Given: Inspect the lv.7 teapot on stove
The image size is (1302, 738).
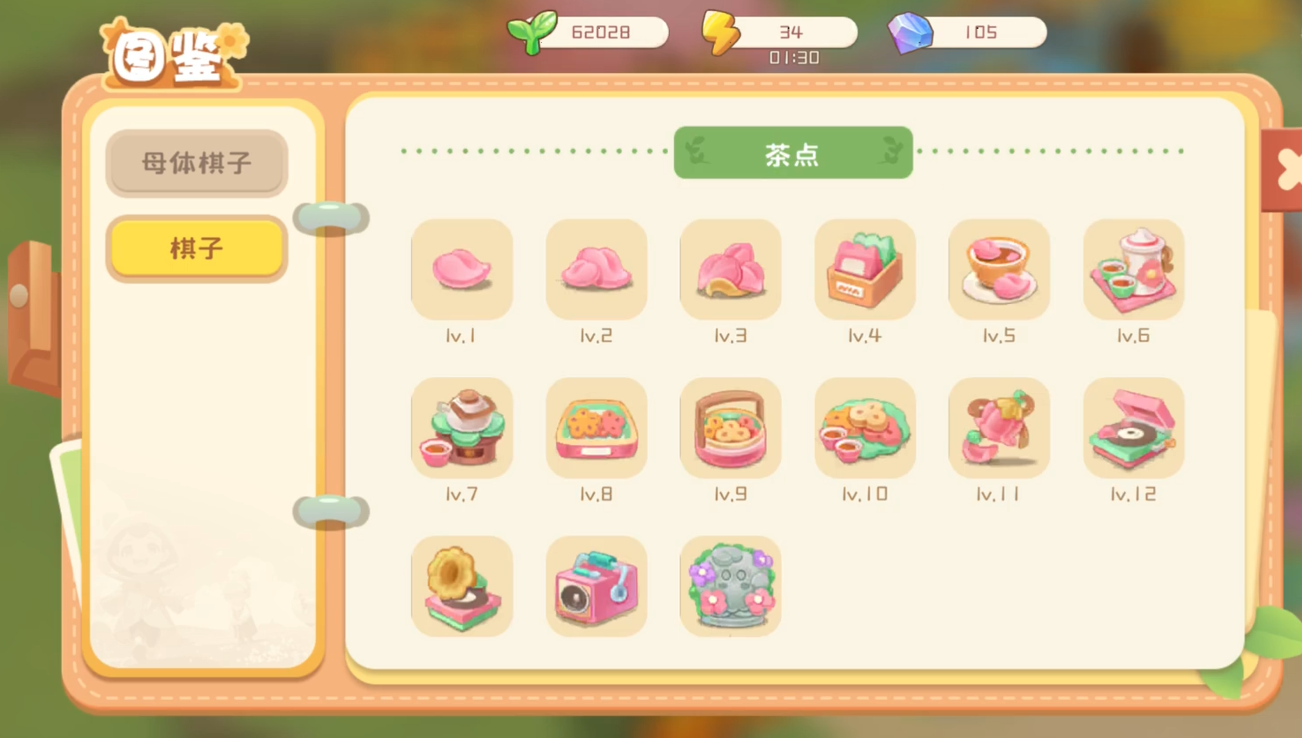Looking at the screenshot, I should click(461, 428).
